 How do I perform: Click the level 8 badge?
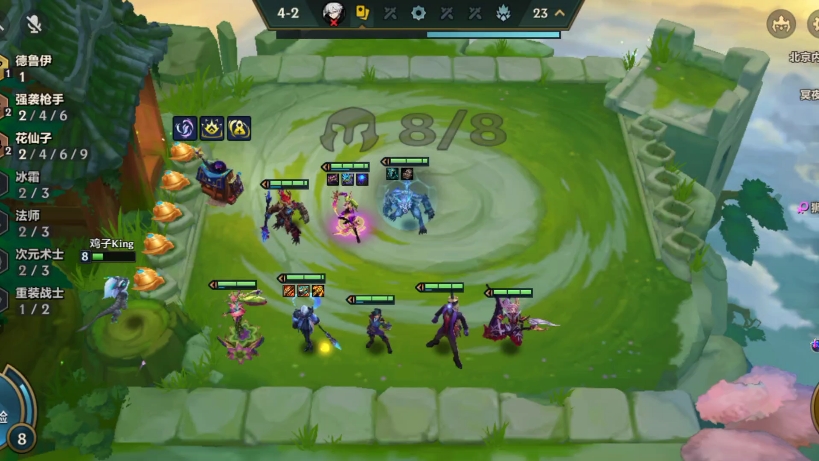pyautogui.click(x=21, y=438)
